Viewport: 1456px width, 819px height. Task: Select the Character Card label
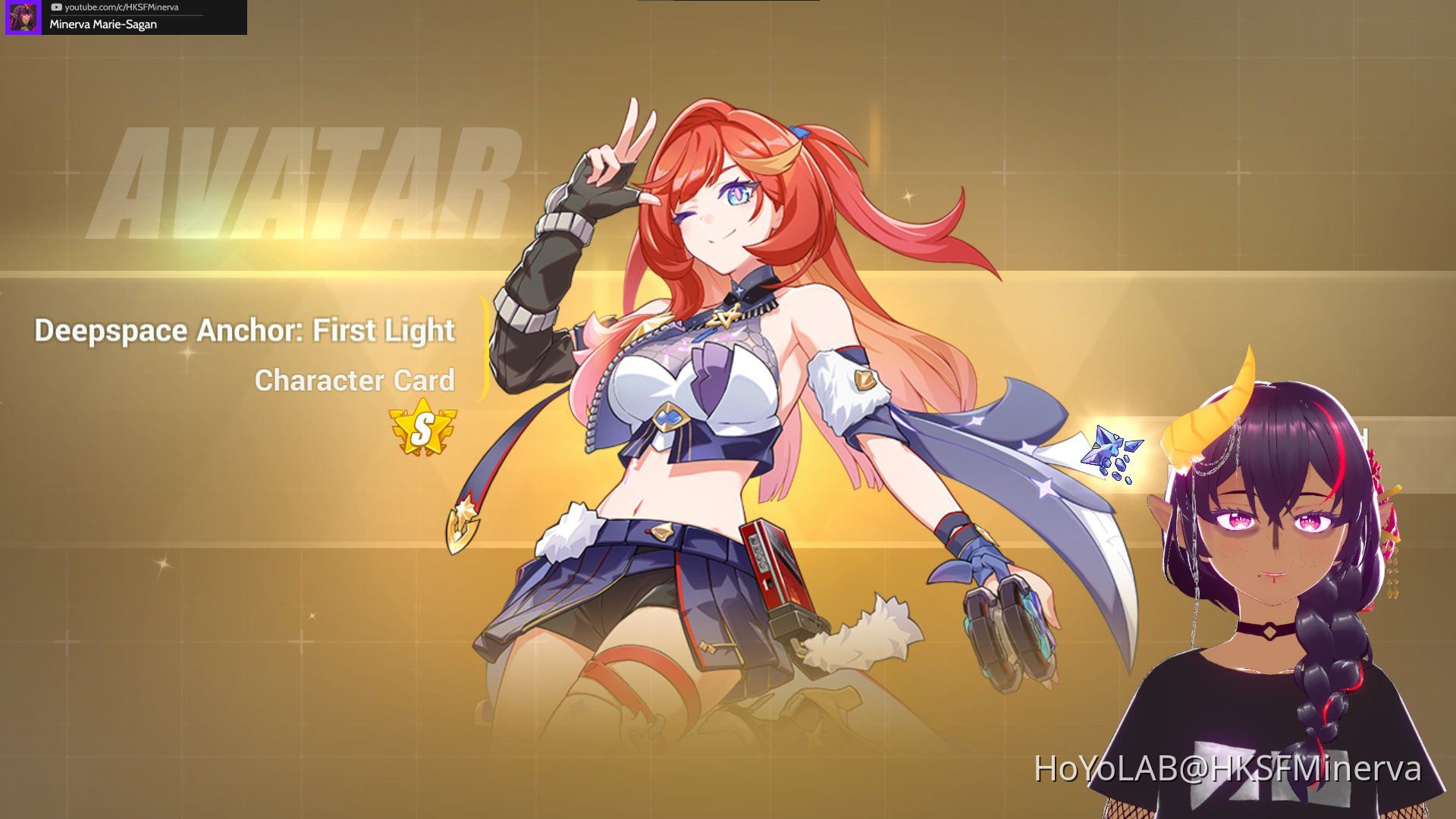click(356, 381)
